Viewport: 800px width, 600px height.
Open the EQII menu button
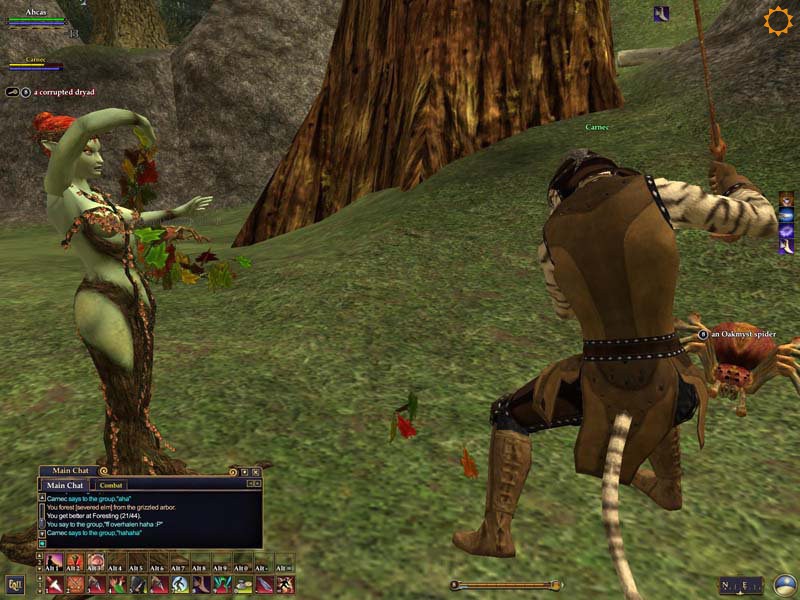[x=14, y=584]
